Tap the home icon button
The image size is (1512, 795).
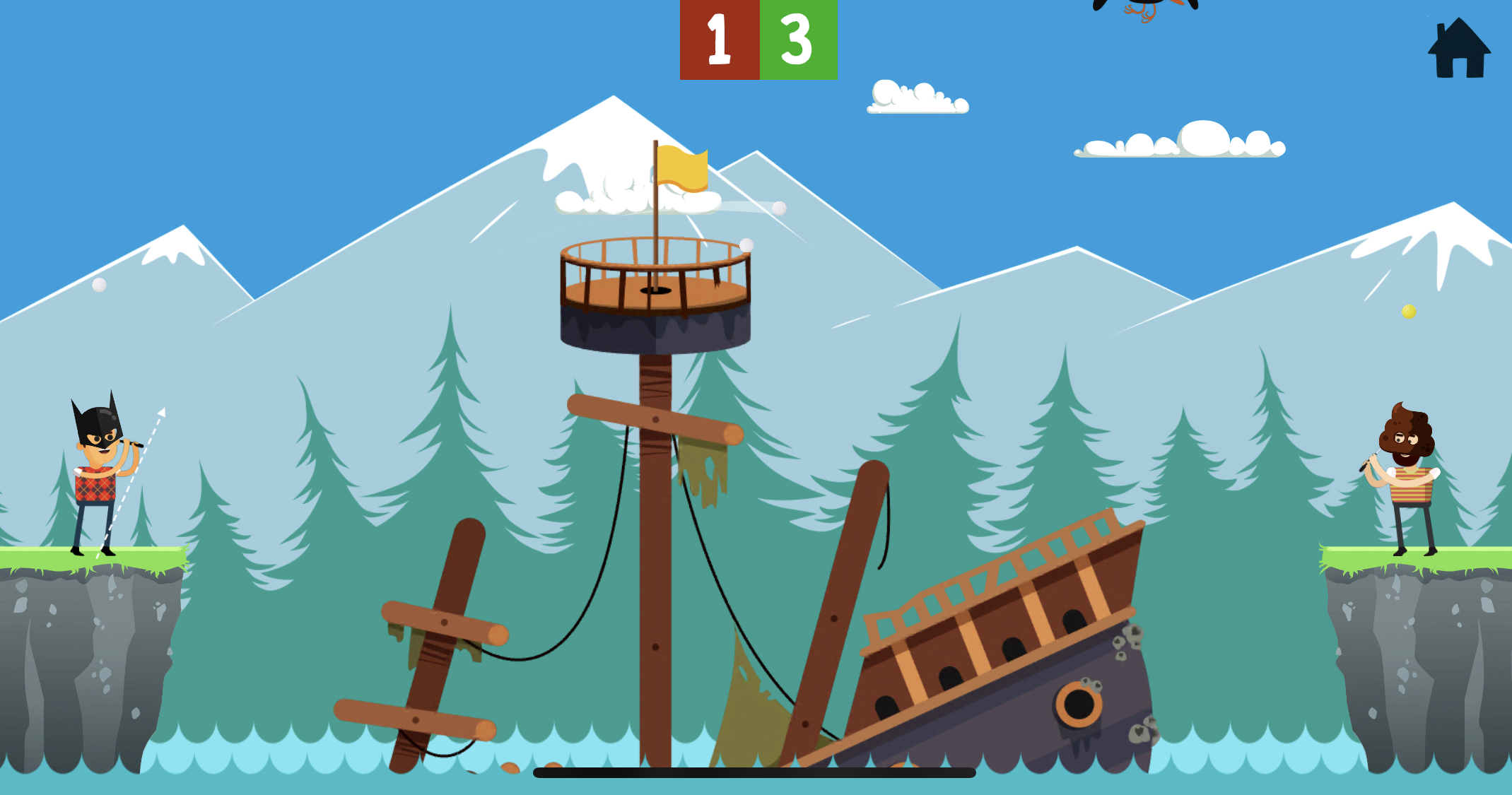click(1459, 49)
